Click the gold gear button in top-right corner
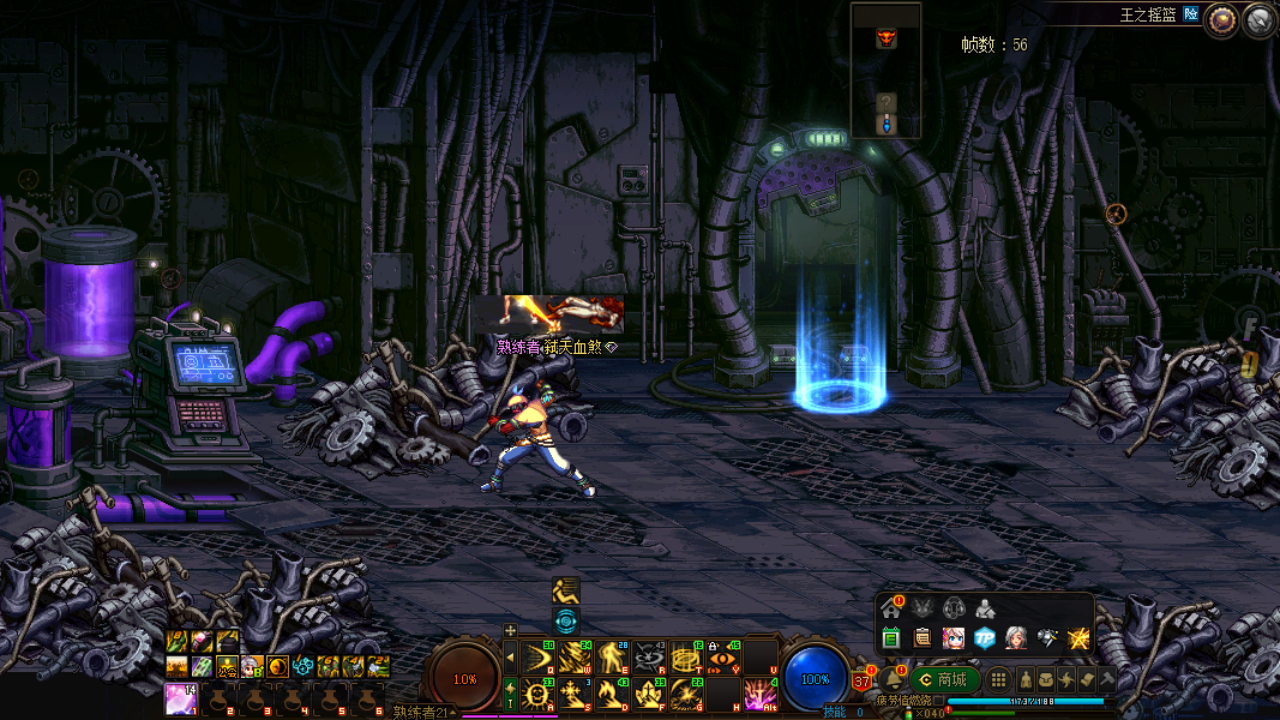Image resolution: width=1280 pixels, height=720 pixels. pyautogui.click(x=1220, y=20)
